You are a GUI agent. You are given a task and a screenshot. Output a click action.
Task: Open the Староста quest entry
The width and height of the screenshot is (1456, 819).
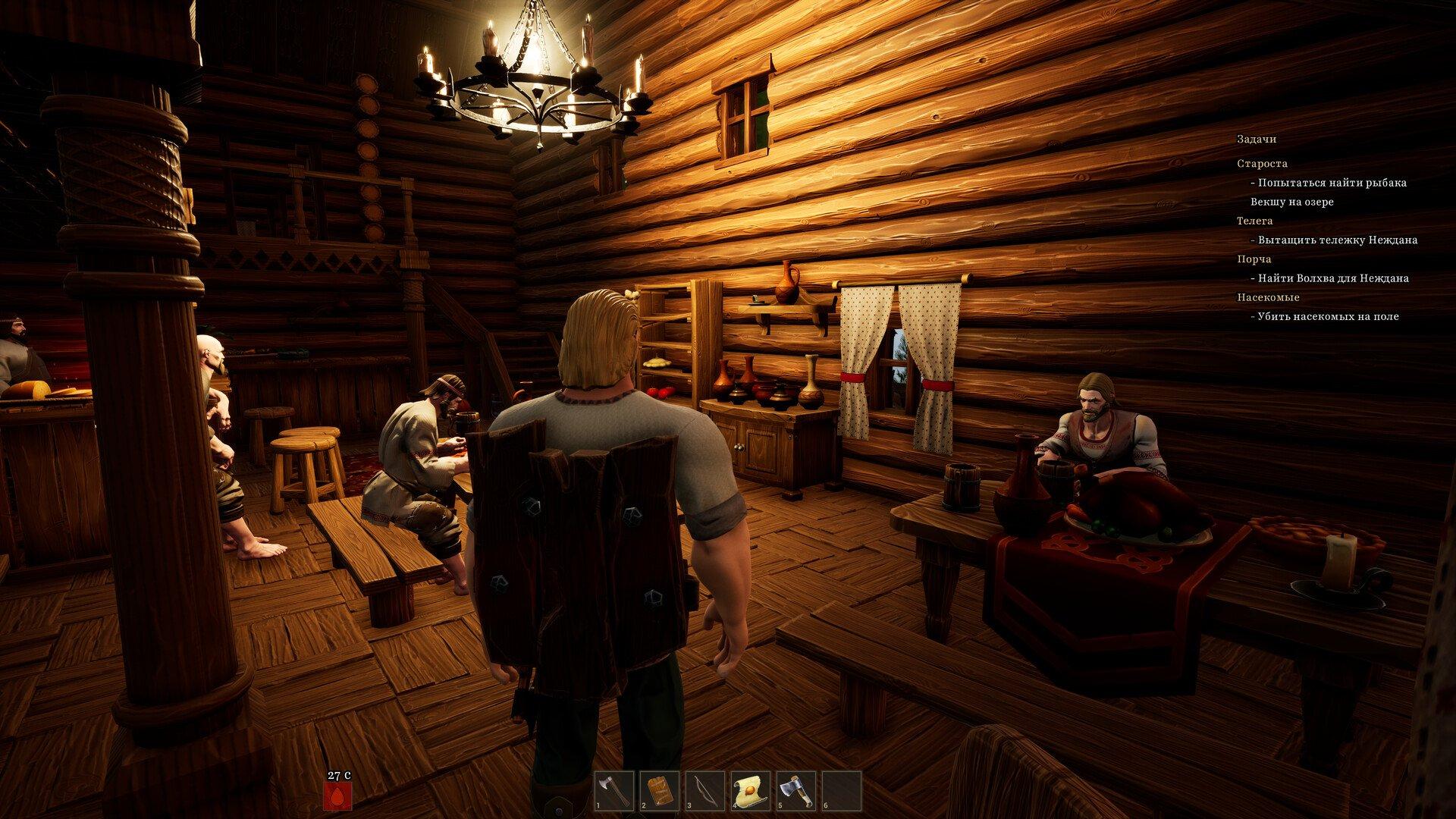click(x=1262, y=164)
